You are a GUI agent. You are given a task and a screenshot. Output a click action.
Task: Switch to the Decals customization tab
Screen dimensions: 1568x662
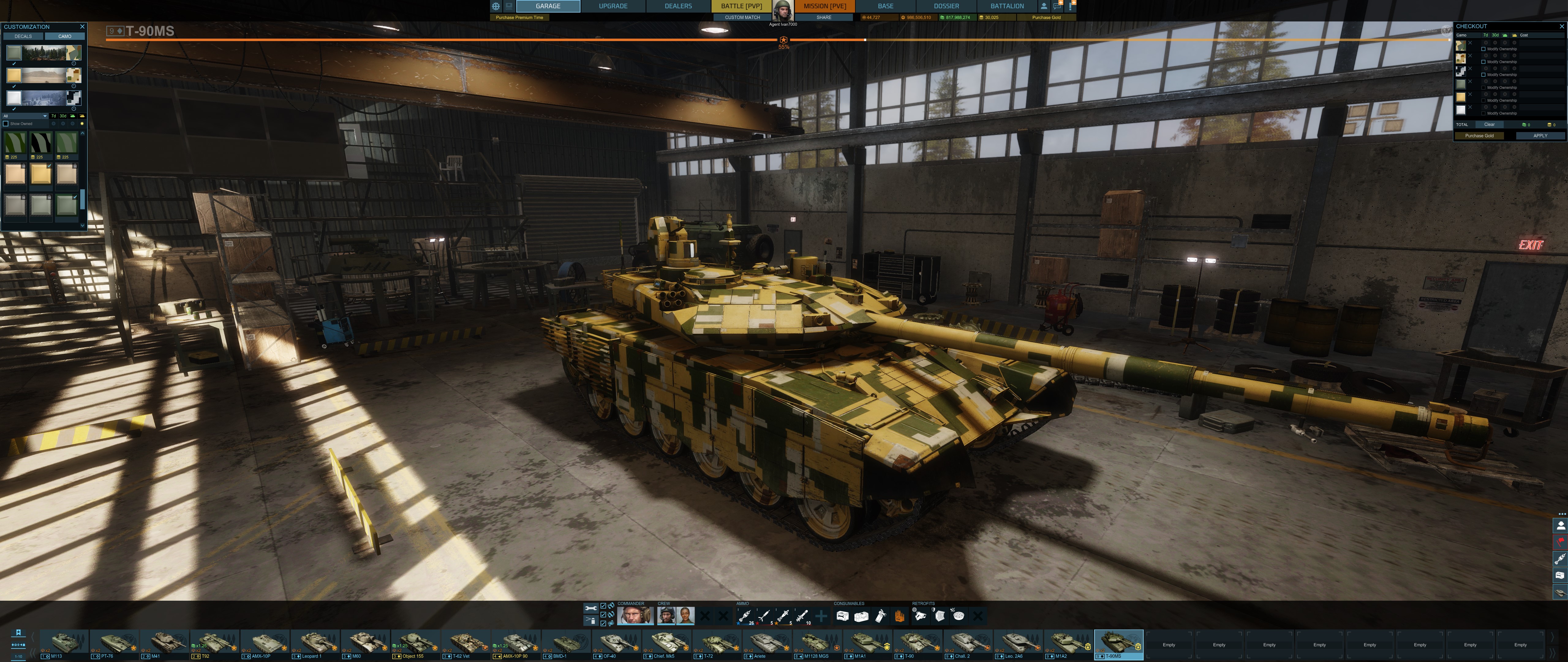(x=23, y=36)
